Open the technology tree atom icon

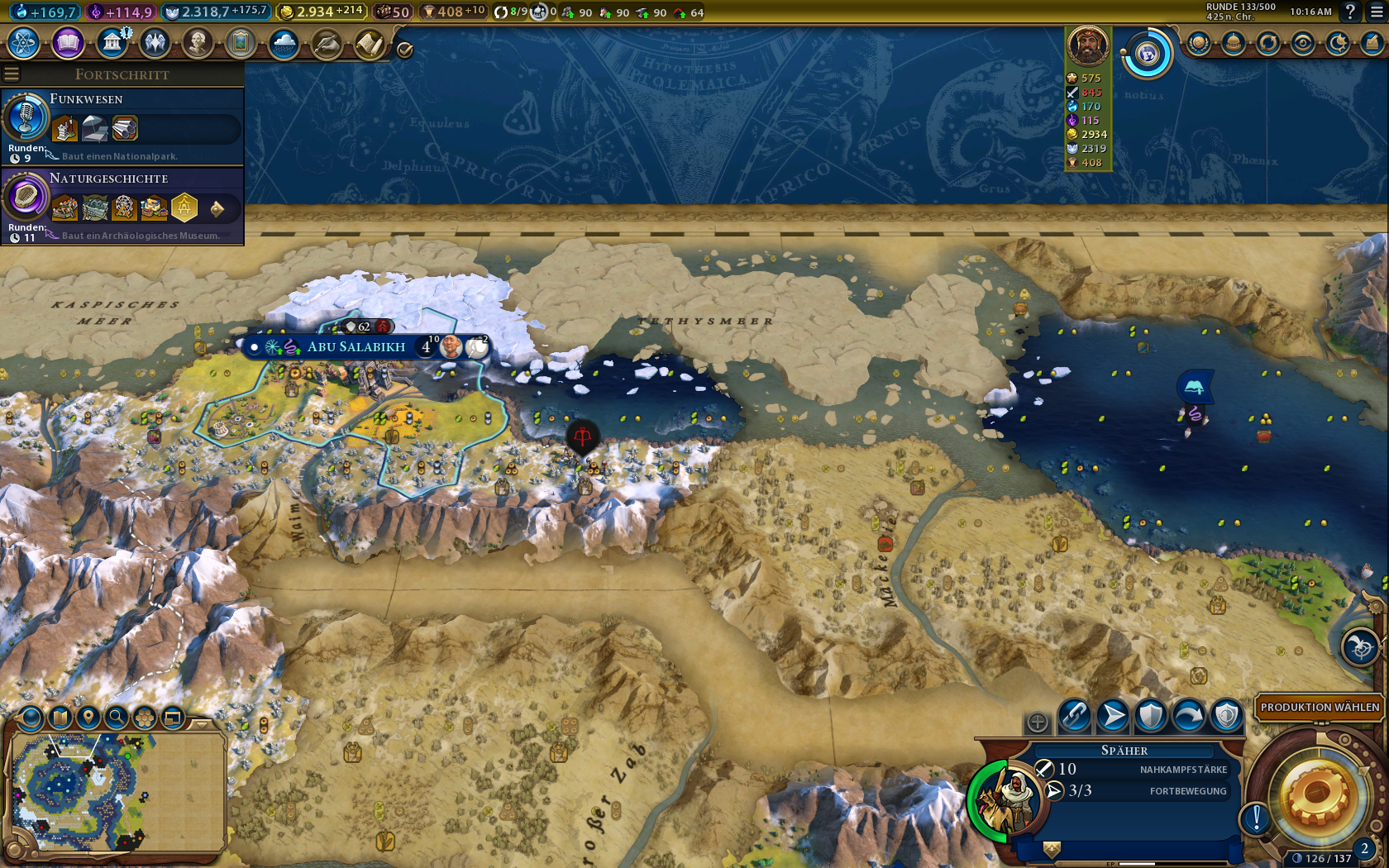click(x=24, y=43)
